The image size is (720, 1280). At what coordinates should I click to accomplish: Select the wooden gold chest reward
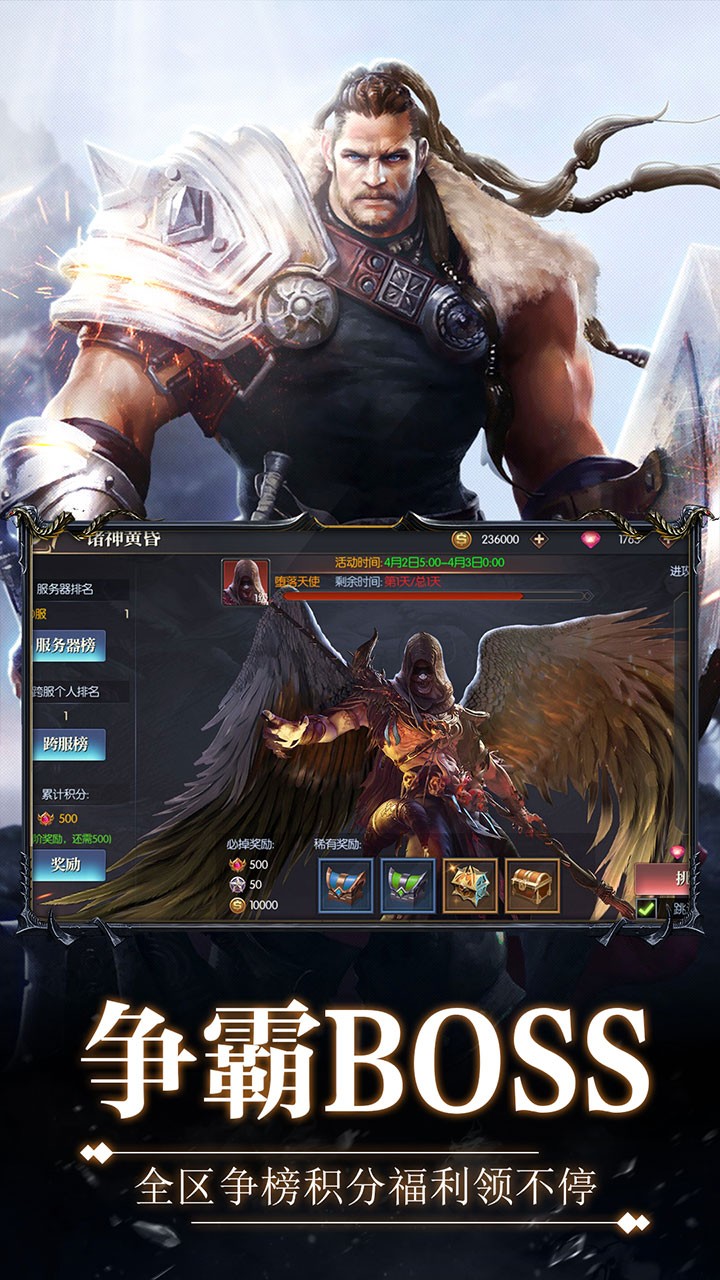coord(532,886)
